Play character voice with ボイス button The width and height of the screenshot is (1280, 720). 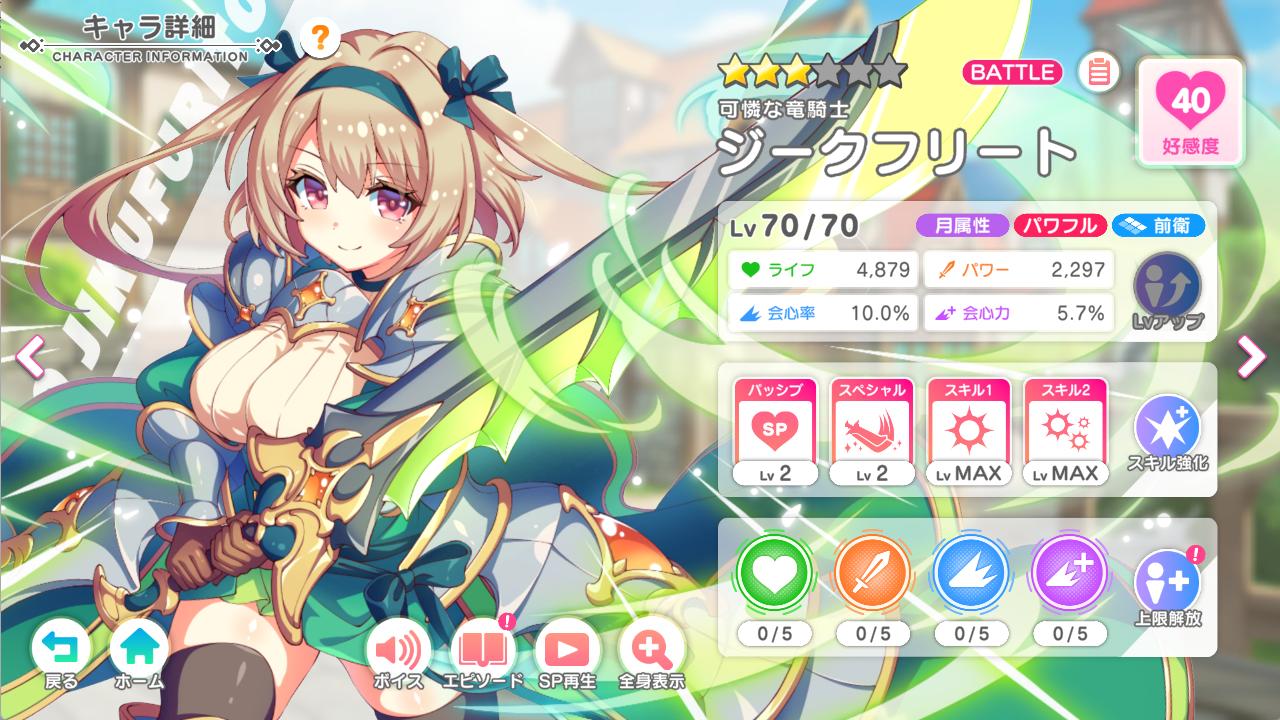398,651
